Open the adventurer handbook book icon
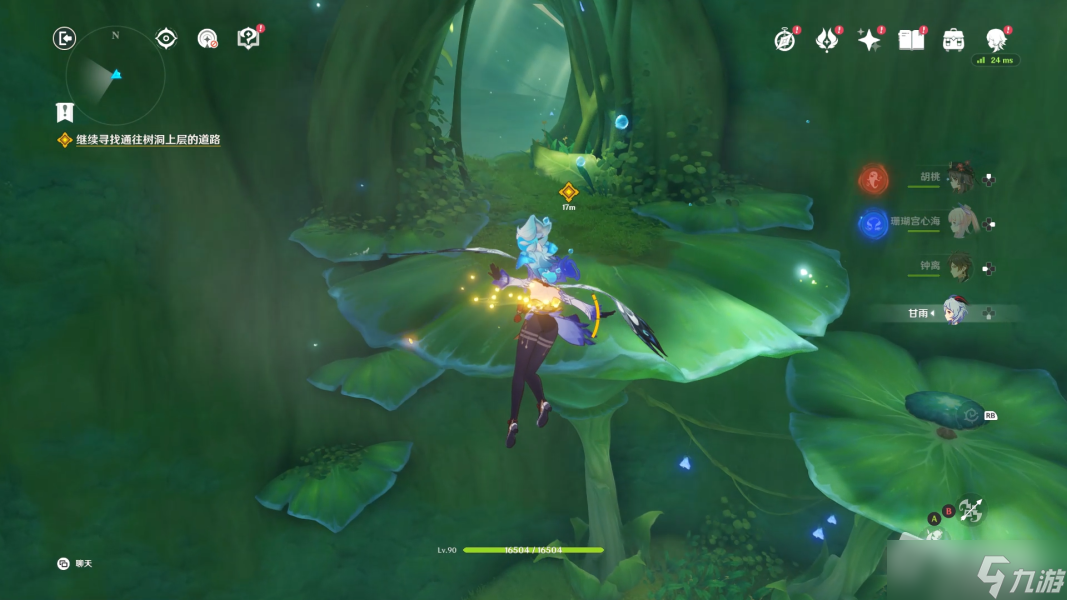Image resolution: width=1067 pixels, height=600 pixels. pos(911,40)
